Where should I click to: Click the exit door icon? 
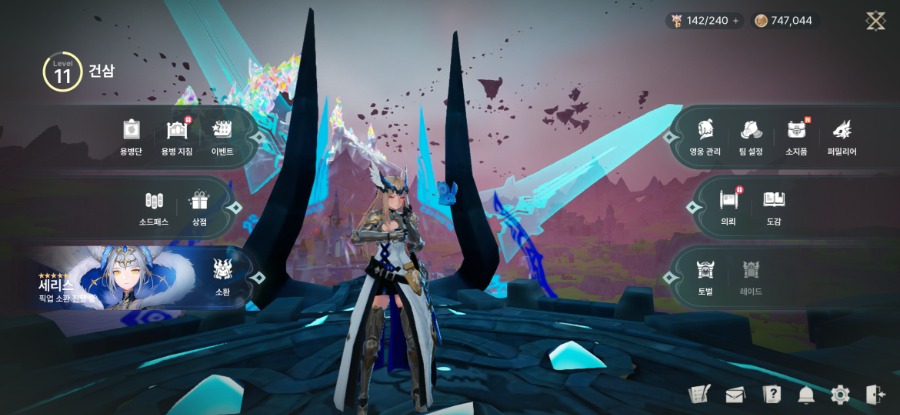(873, 395)
